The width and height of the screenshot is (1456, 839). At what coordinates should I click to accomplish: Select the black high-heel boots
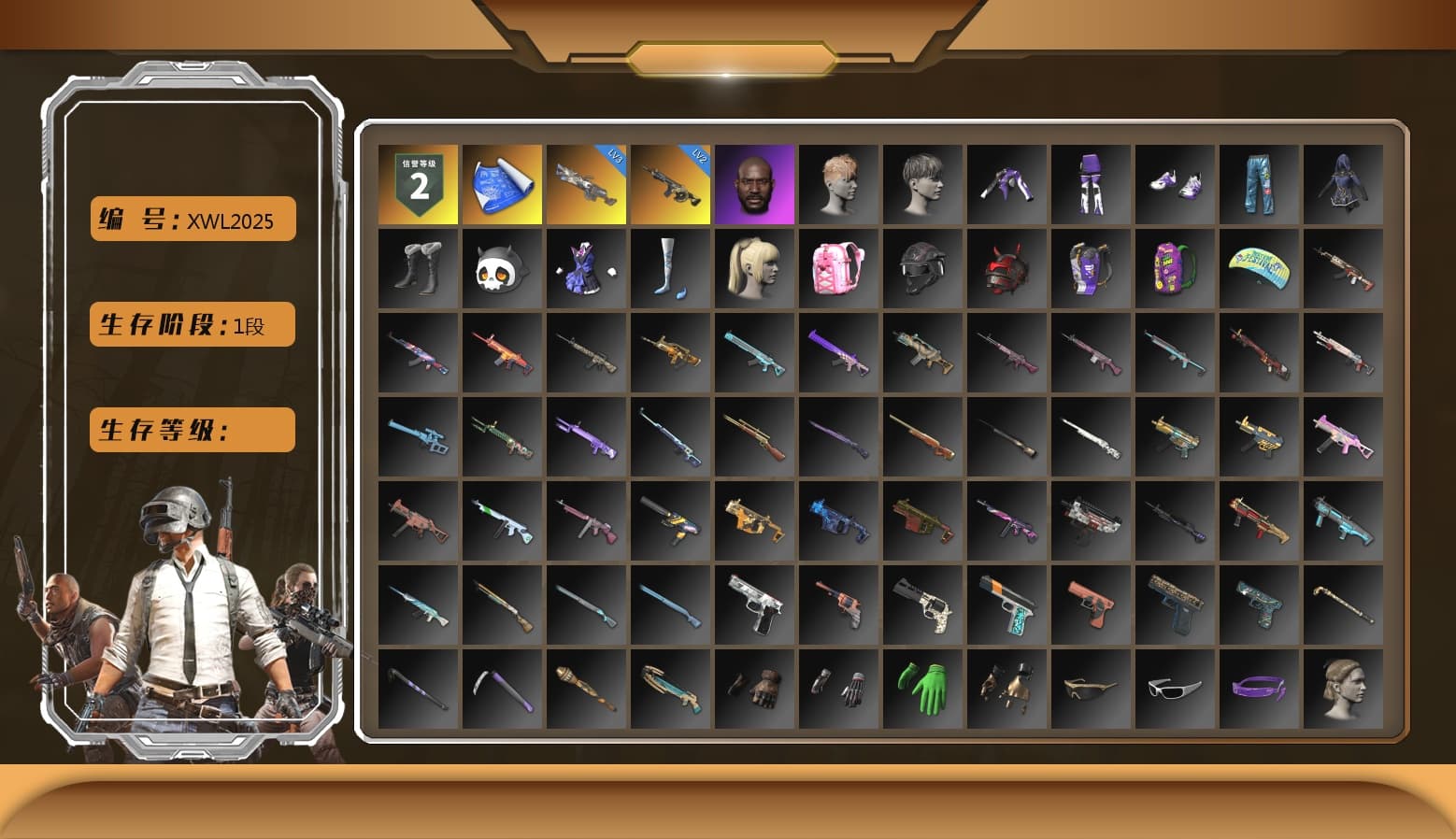(x=418, y=268)
